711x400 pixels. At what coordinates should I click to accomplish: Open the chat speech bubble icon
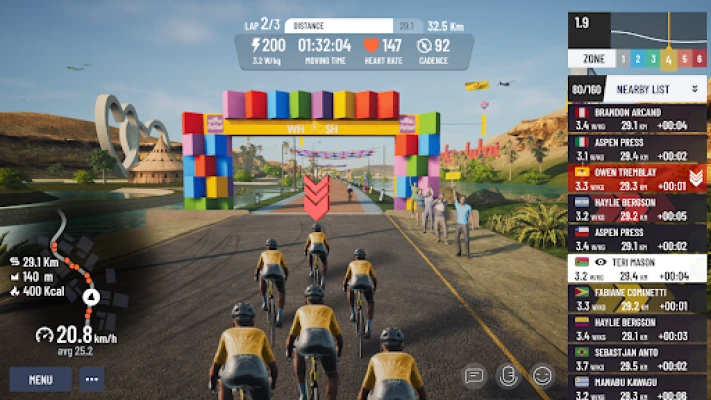(475, 376)
